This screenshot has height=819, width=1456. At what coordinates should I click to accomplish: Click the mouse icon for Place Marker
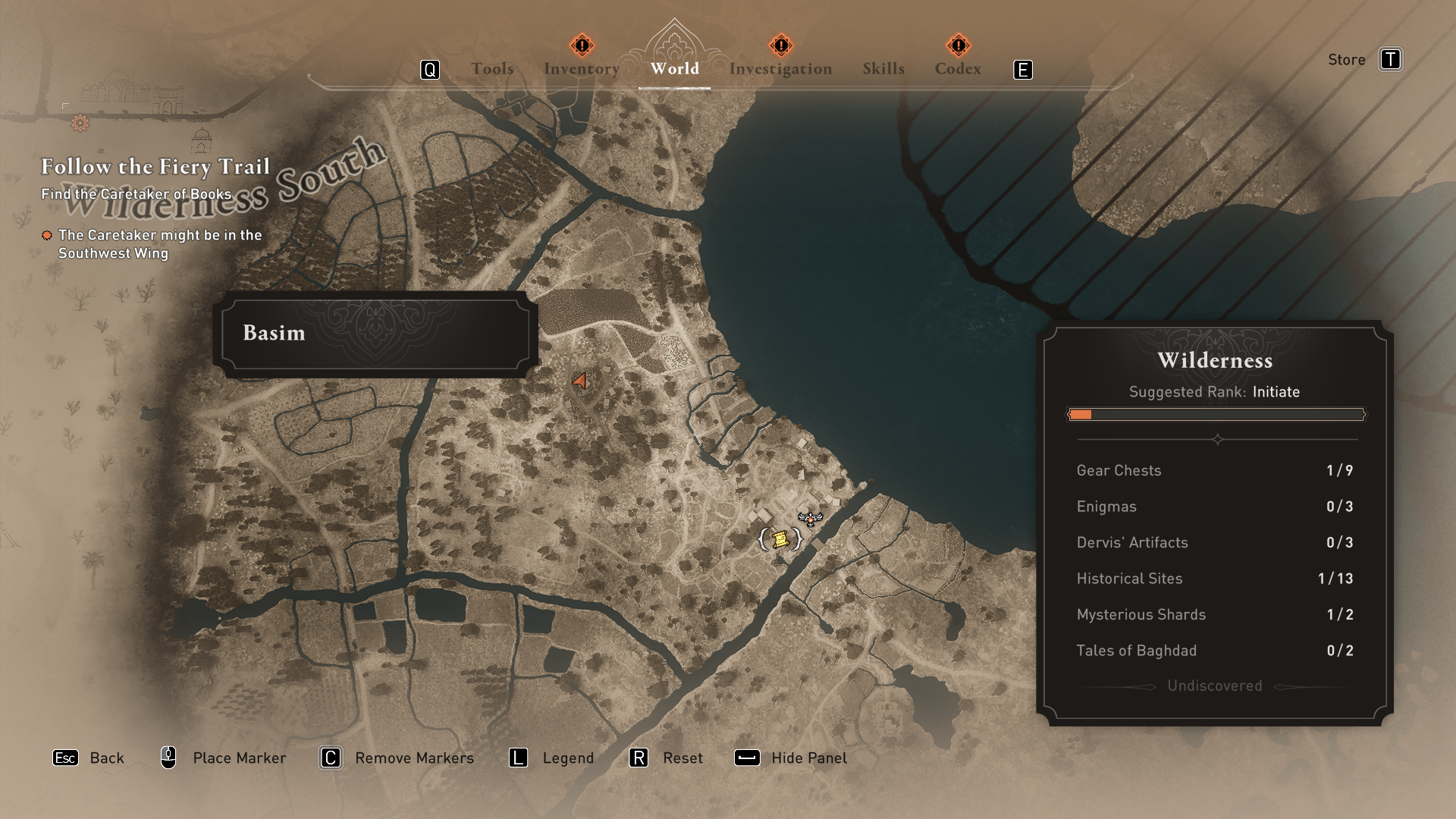click(x=168, y=758)
